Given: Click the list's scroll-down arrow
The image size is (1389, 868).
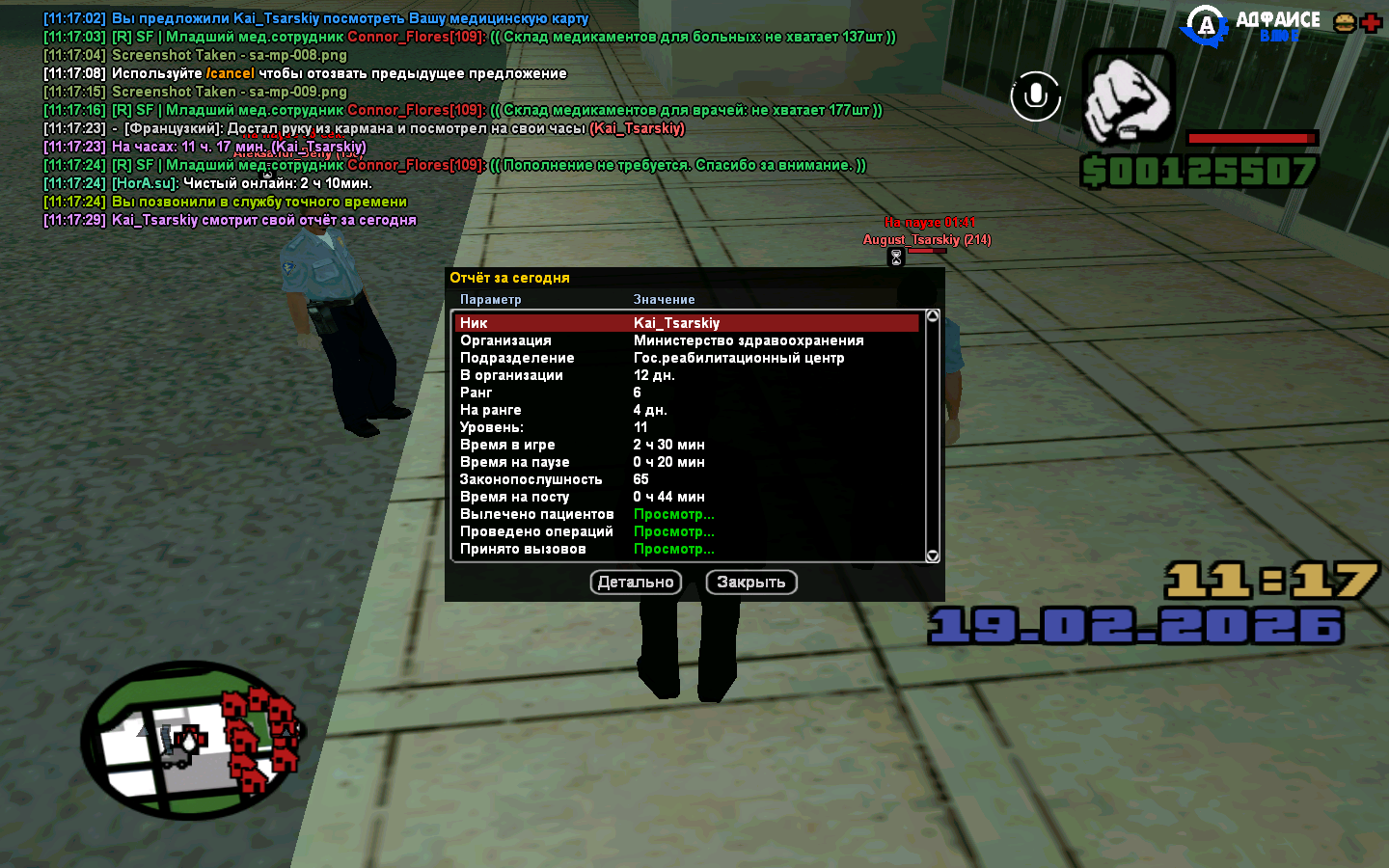Looking at the screenshot, I should point(933,556).
